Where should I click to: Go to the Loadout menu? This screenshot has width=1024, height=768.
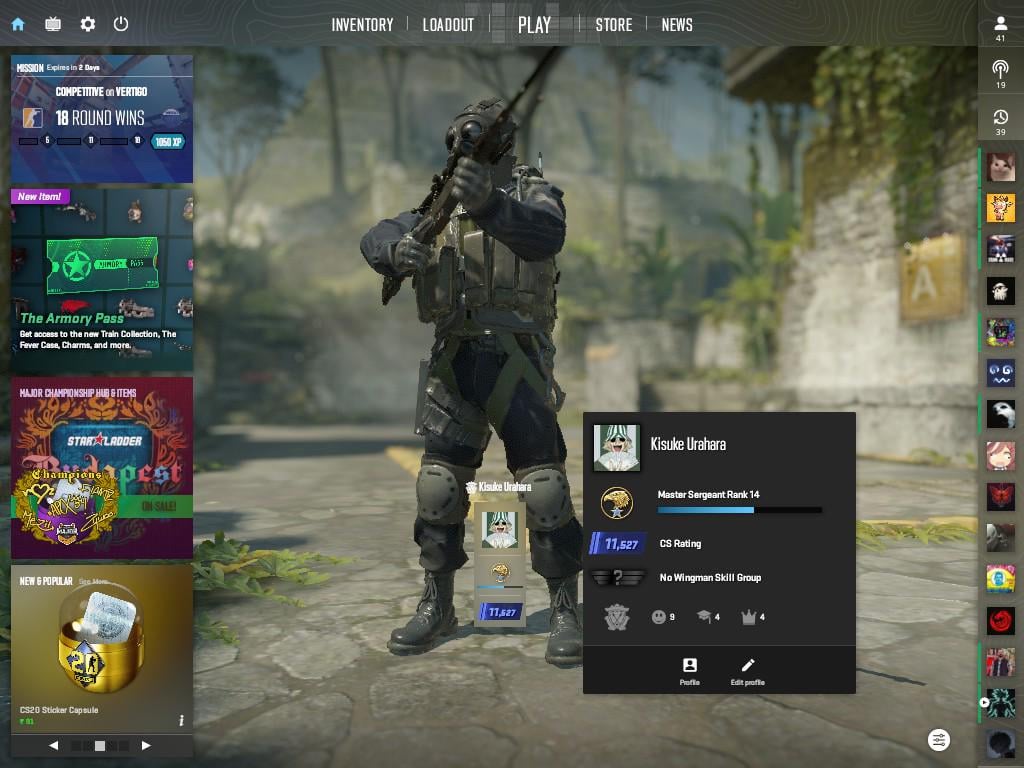[x=448, y=25]
